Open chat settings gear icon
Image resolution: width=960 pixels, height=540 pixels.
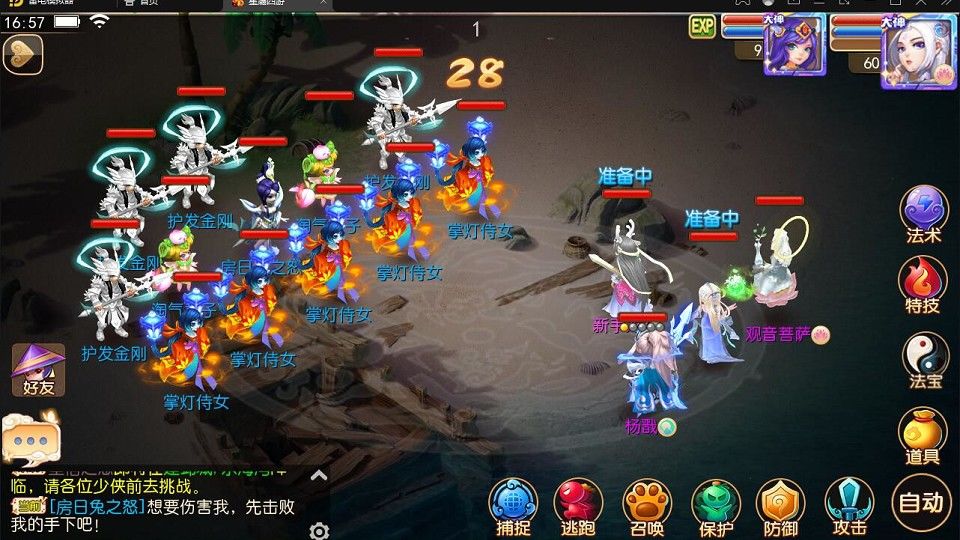click(x=319, y=530)
